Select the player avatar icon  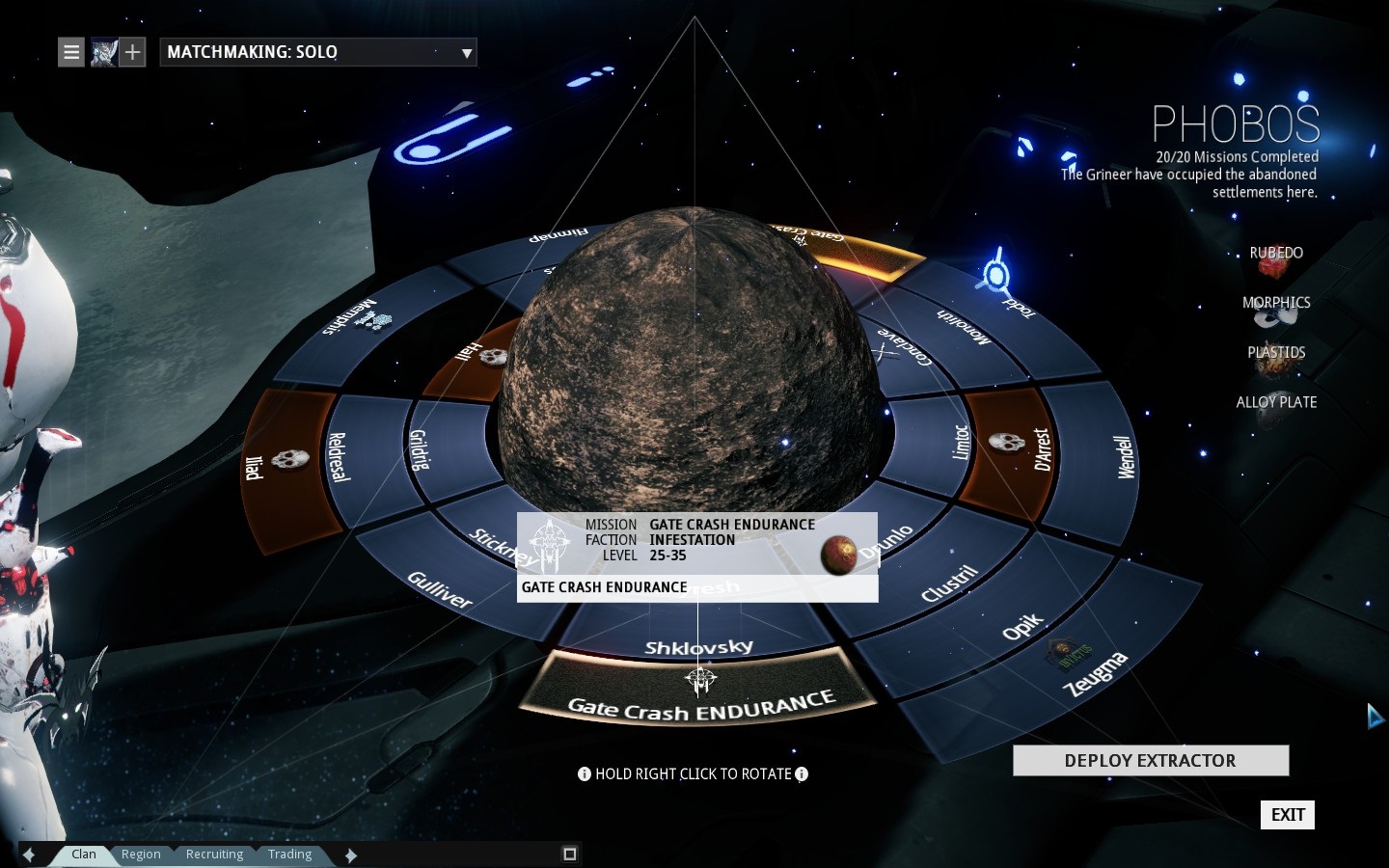tap(103, 52)
